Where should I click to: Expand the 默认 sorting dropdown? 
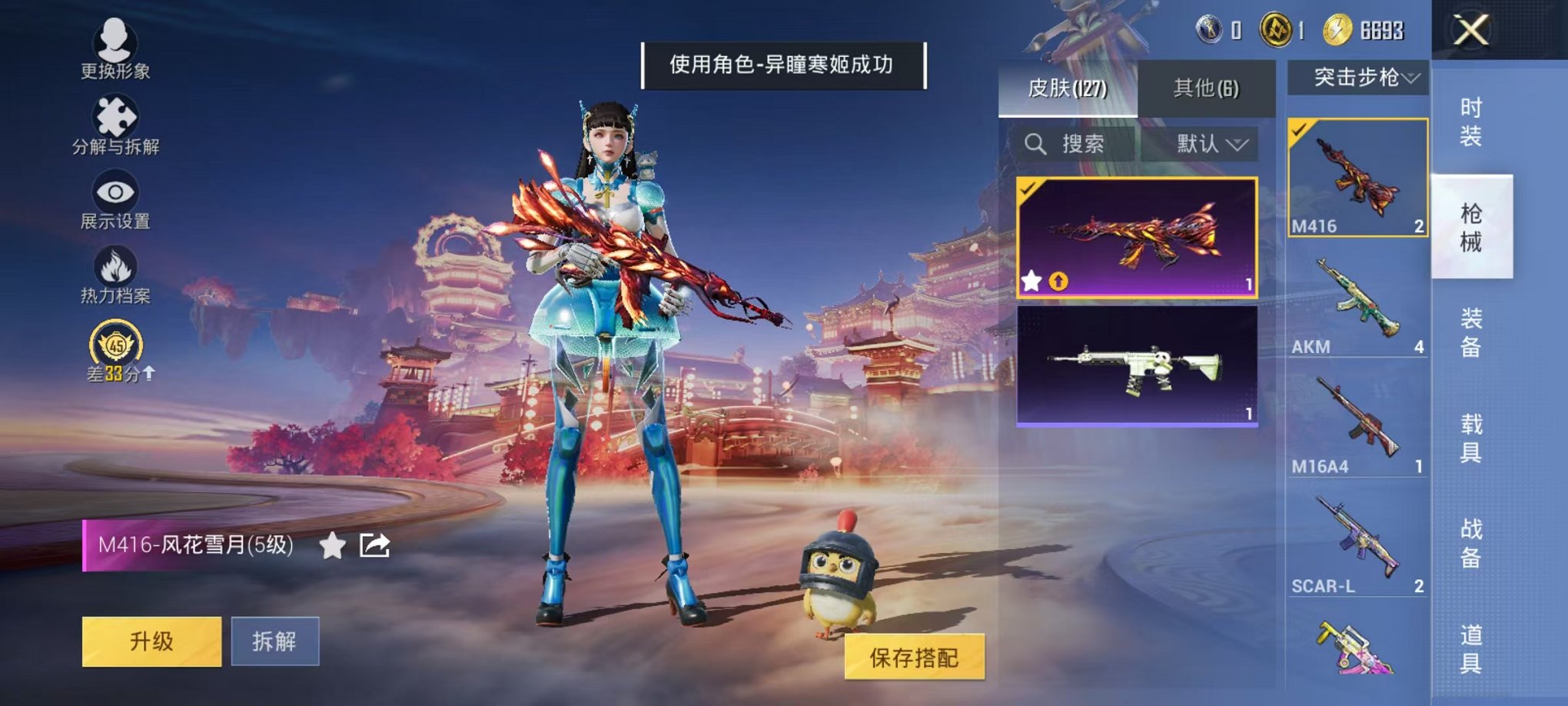pyautogui.click(x=1207, y=145)
